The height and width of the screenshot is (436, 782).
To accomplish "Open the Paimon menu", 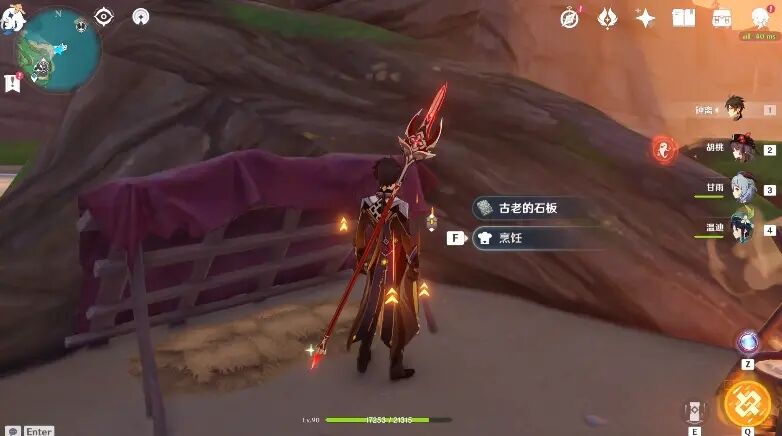I will pos(12,17).
